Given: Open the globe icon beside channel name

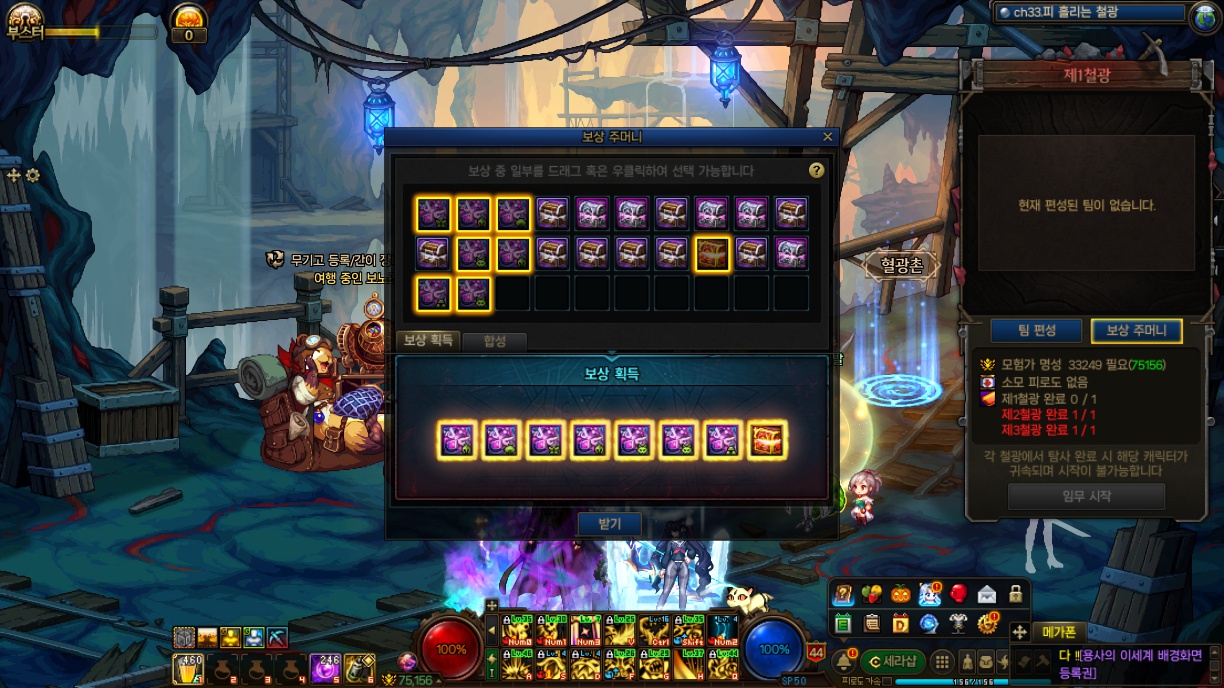Looking at the screenshot, I should click(1203, 15).
